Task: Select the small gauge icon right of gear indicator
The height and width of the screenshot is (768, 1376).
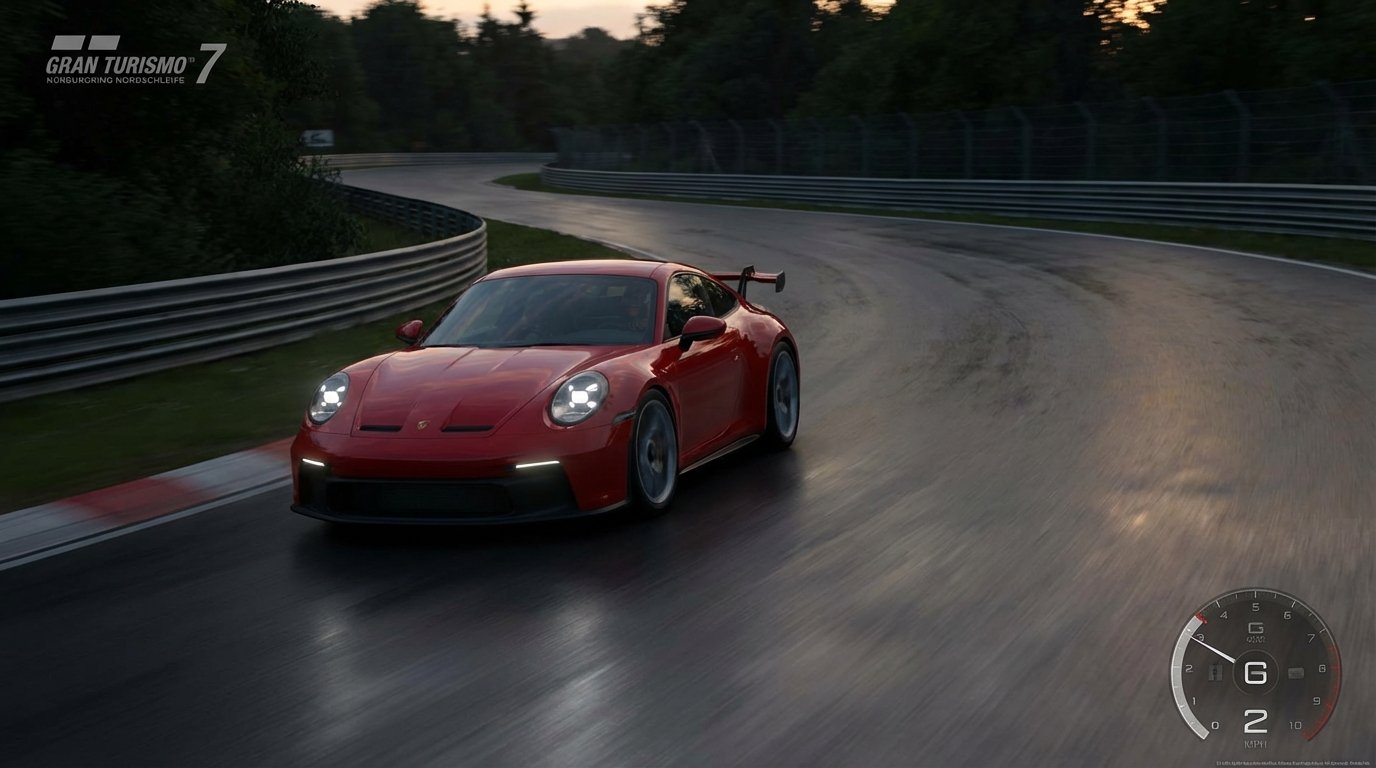Action: (1296, 673)
